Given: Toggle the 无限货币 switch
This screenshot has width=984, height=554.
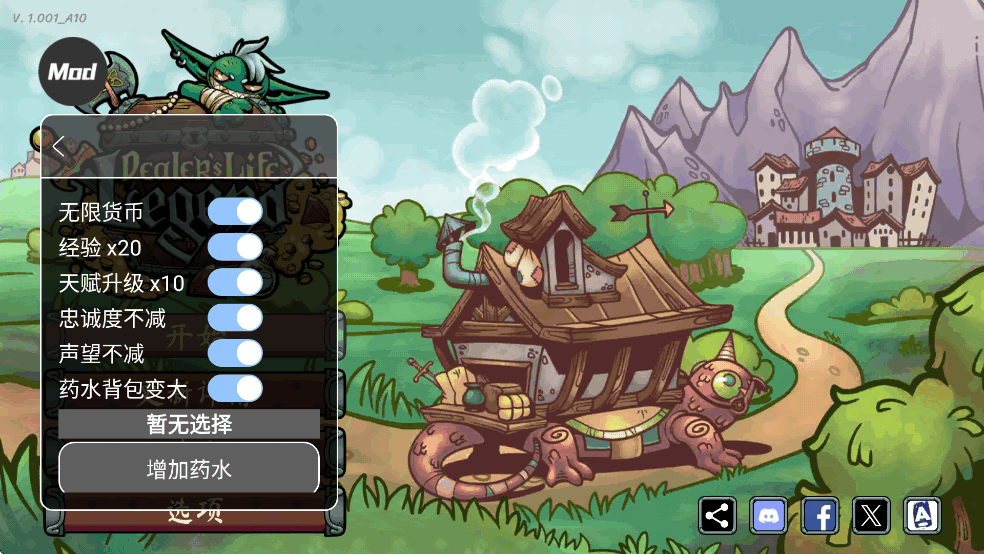Looking at the screenshot, I should pyautogui.click(x=235, y=212).
